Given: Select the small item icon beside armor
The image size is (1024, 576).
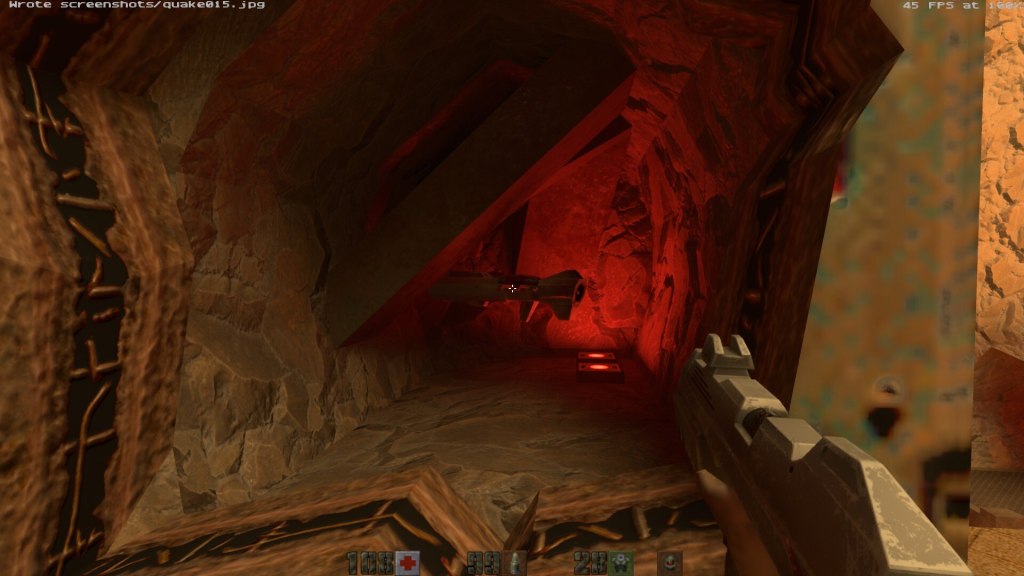Looking at the screenshot, I should pyautogui.click(x=671, y=563).
